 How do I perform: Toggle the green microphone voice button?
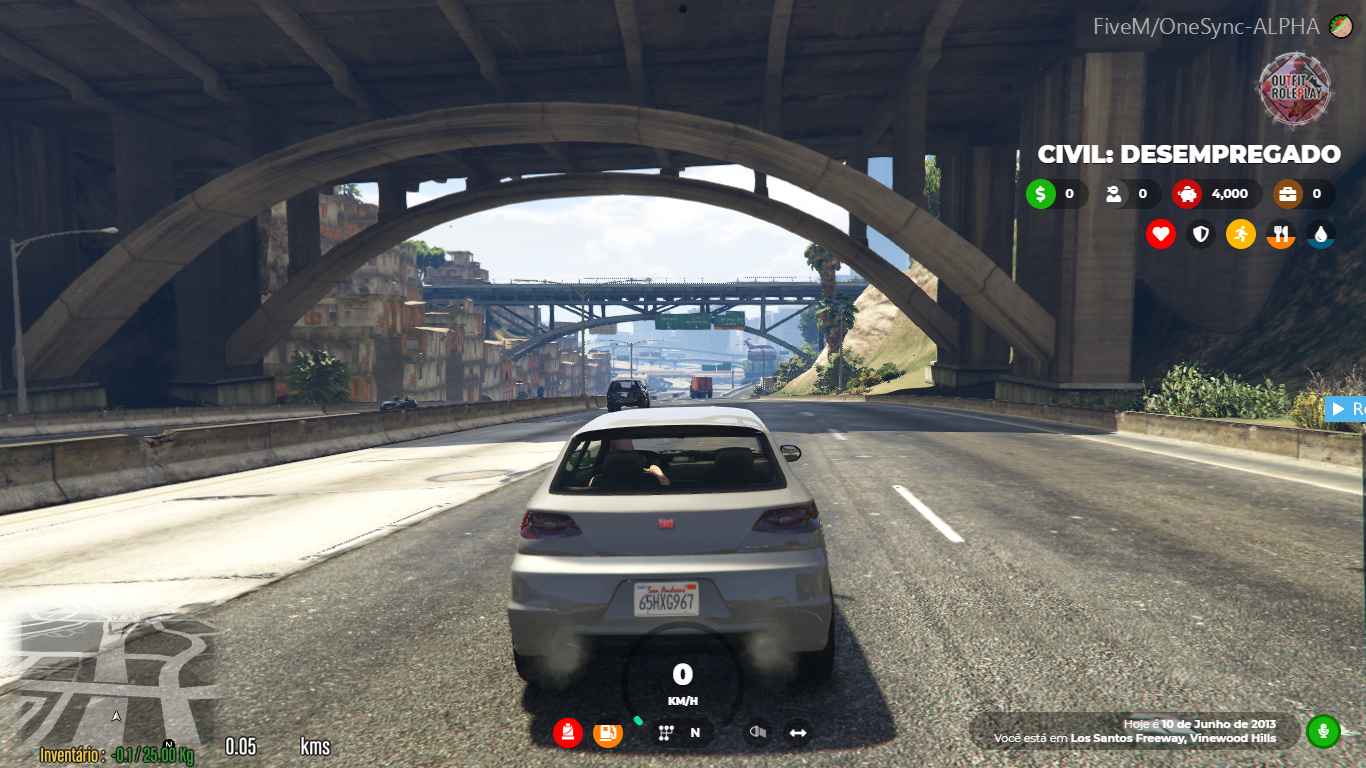pyautogui.click(x=1323, y=731)
